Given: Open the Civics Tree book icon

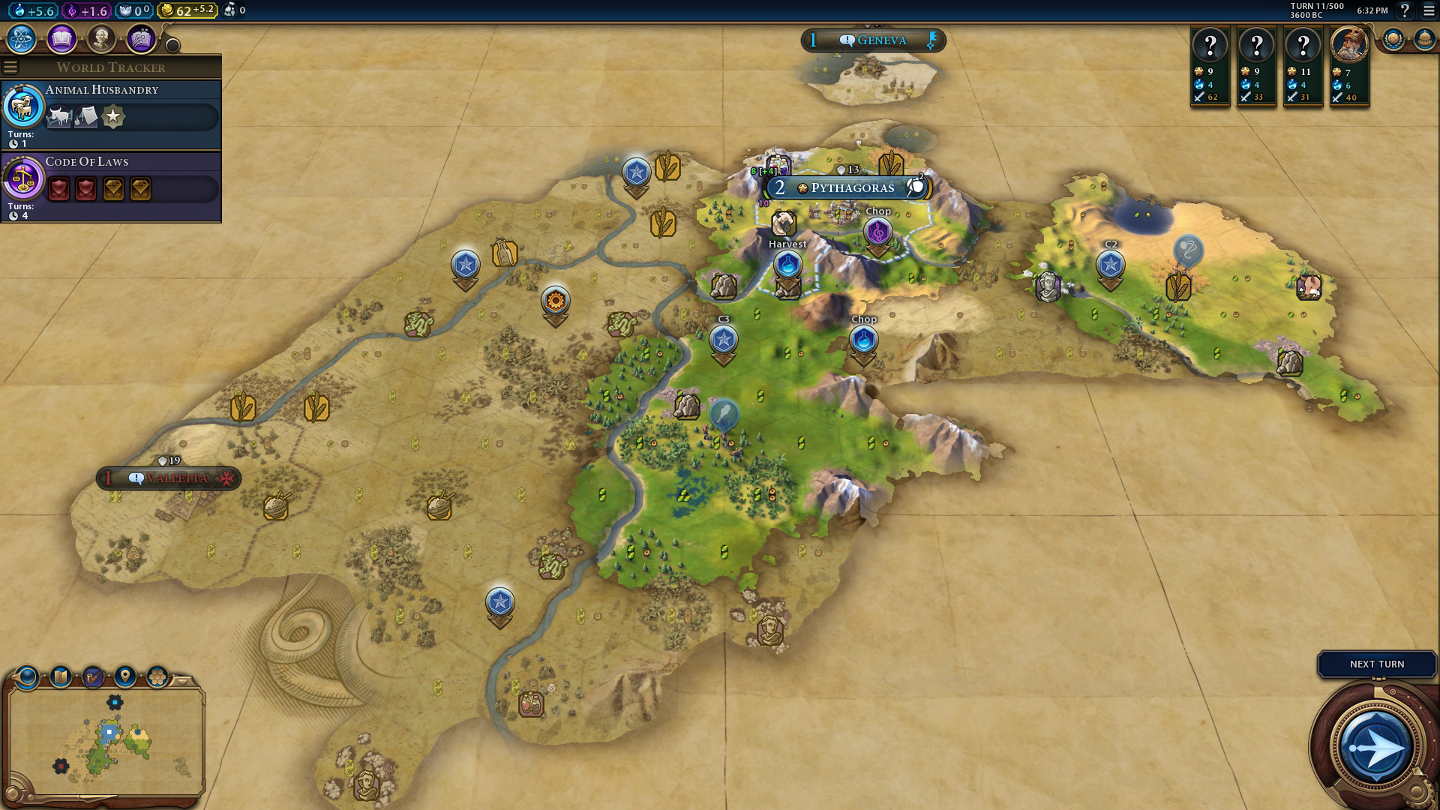Looking at the screenshot, I should (62, 39).
